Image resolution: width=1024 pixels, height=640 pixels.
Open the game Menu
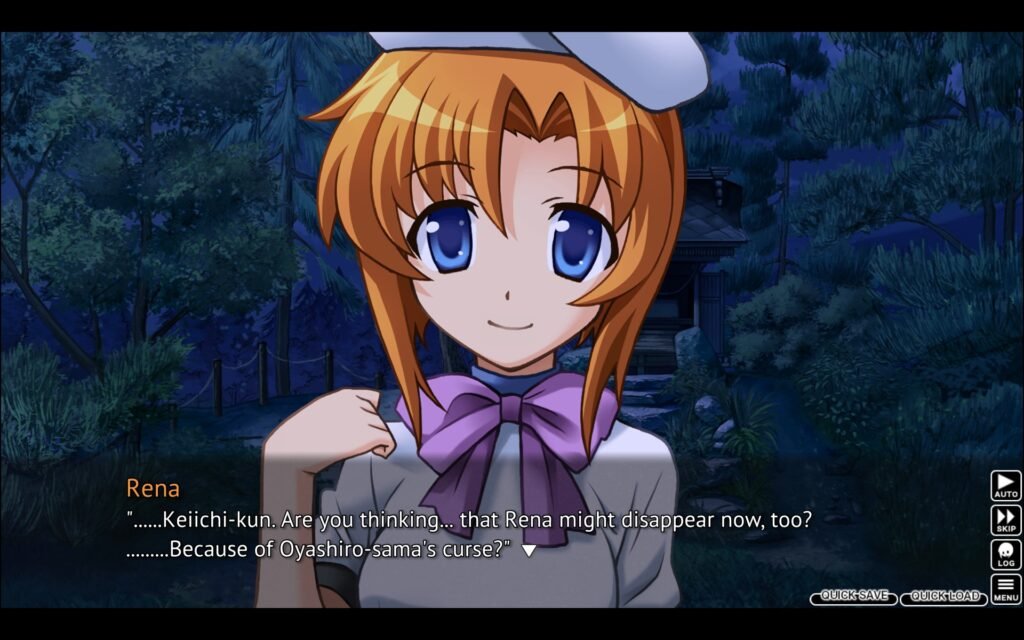(1006, 588)
